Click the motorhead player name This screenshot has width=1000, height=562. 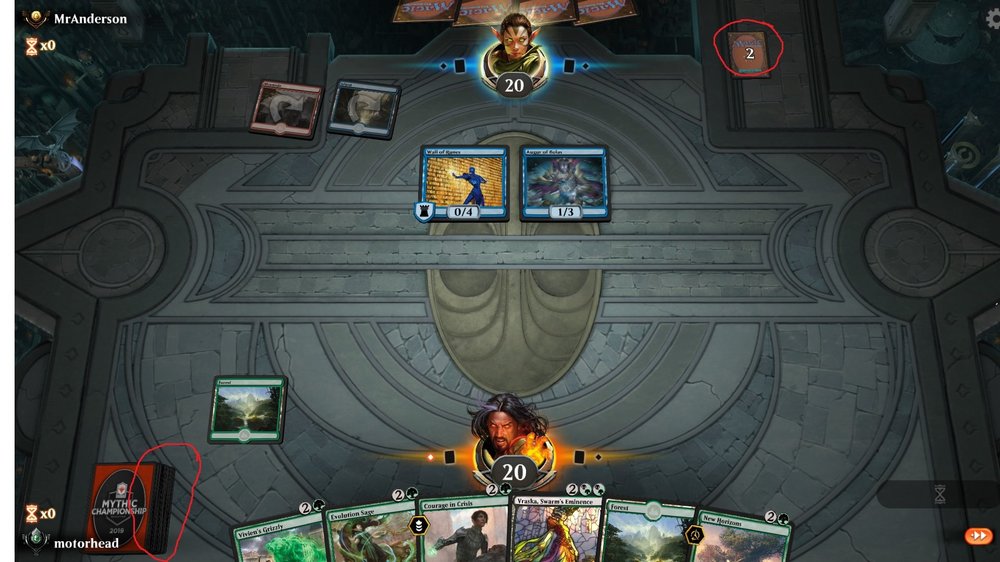(86, 543)
